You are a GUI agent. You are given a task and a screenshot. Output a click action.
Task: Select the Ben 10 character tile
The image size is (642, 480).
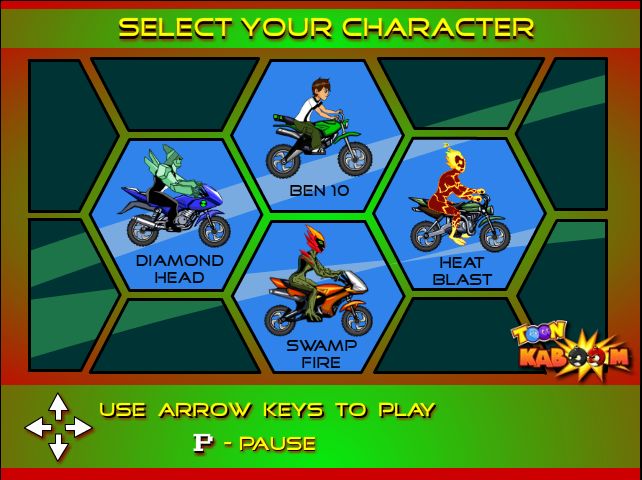pyautogui.click(x=318, y=136)
